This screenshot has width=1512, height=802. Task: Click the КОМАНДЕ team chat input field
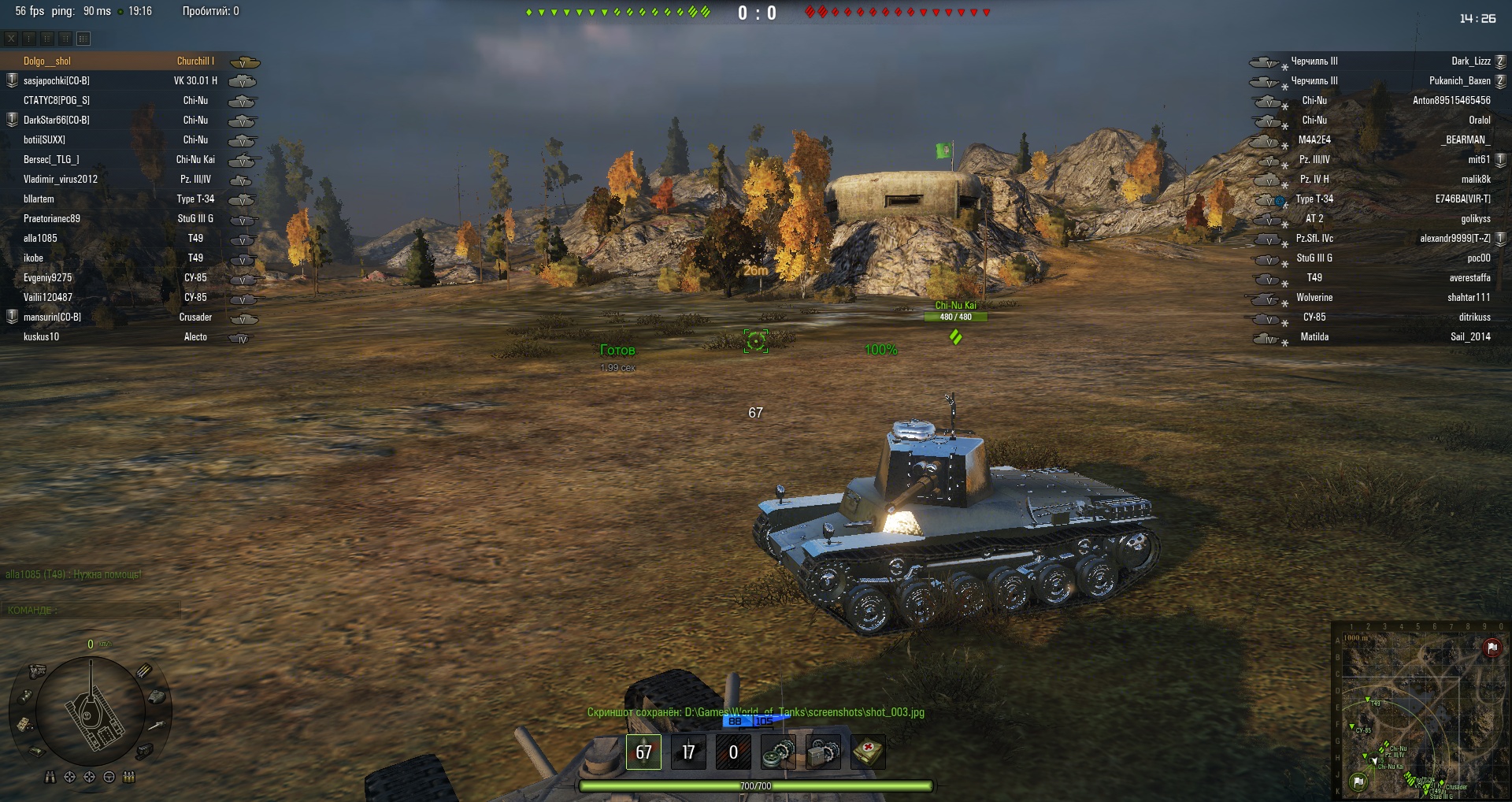(91, 611)
